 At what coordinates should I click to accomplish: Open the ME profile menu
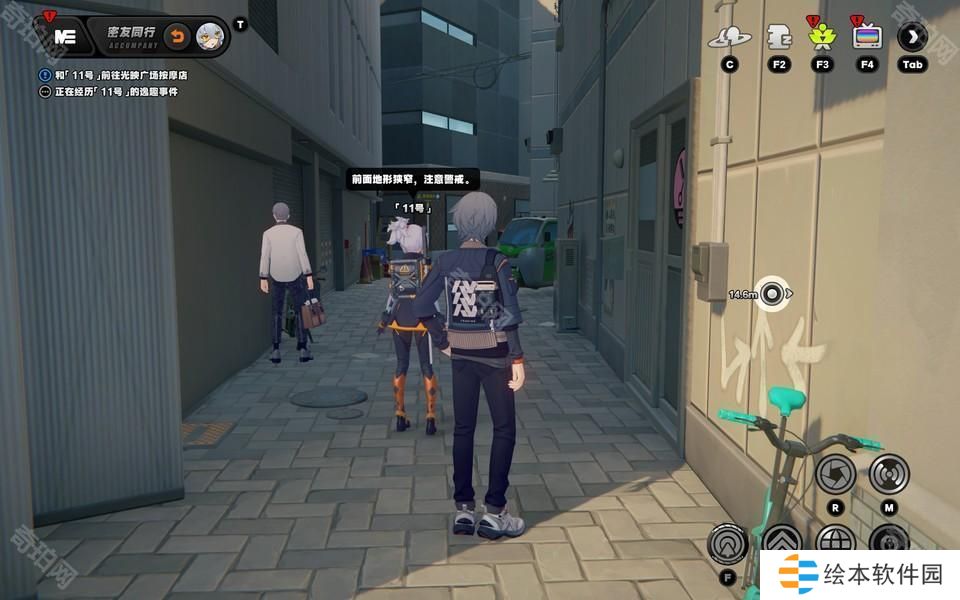coord(65,36)
